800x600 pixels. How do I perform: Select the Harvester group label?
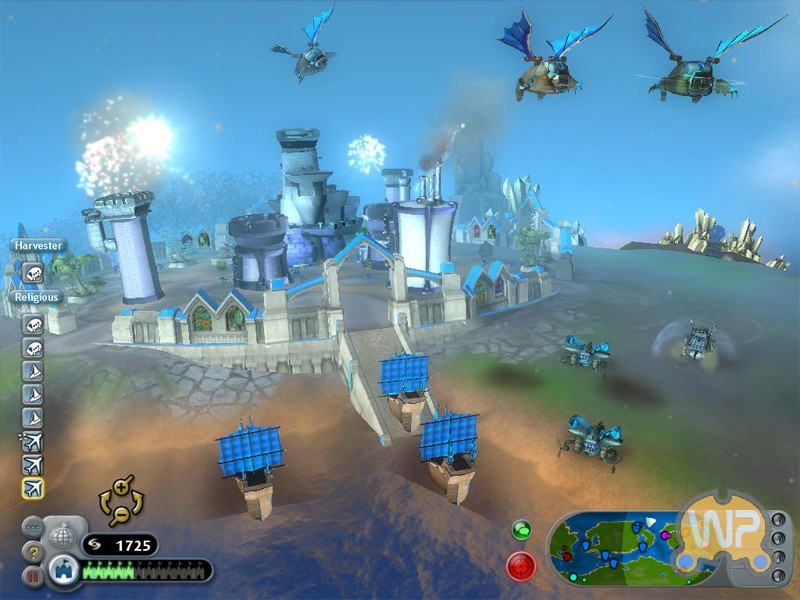[39, 245]
